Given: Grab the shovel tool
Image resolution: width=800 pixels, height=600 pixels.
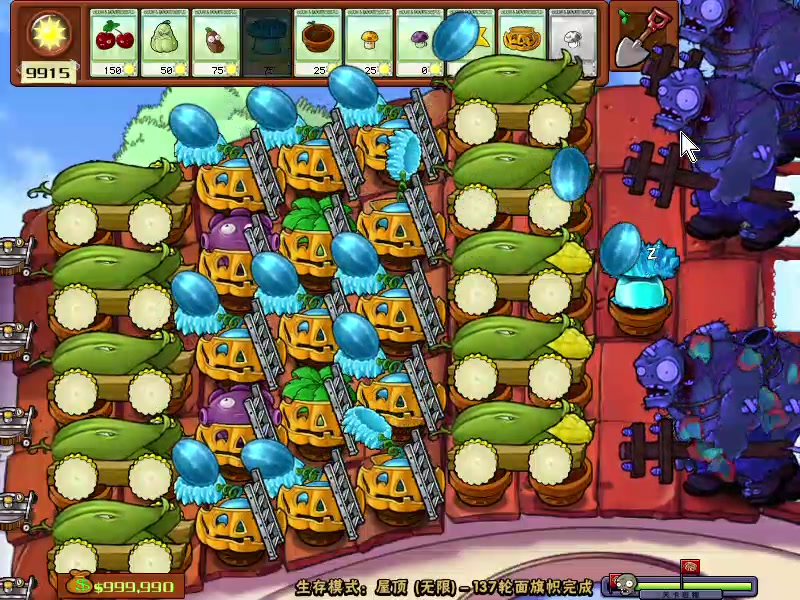Looking at the screenshot, I should [x=642, y=38].
